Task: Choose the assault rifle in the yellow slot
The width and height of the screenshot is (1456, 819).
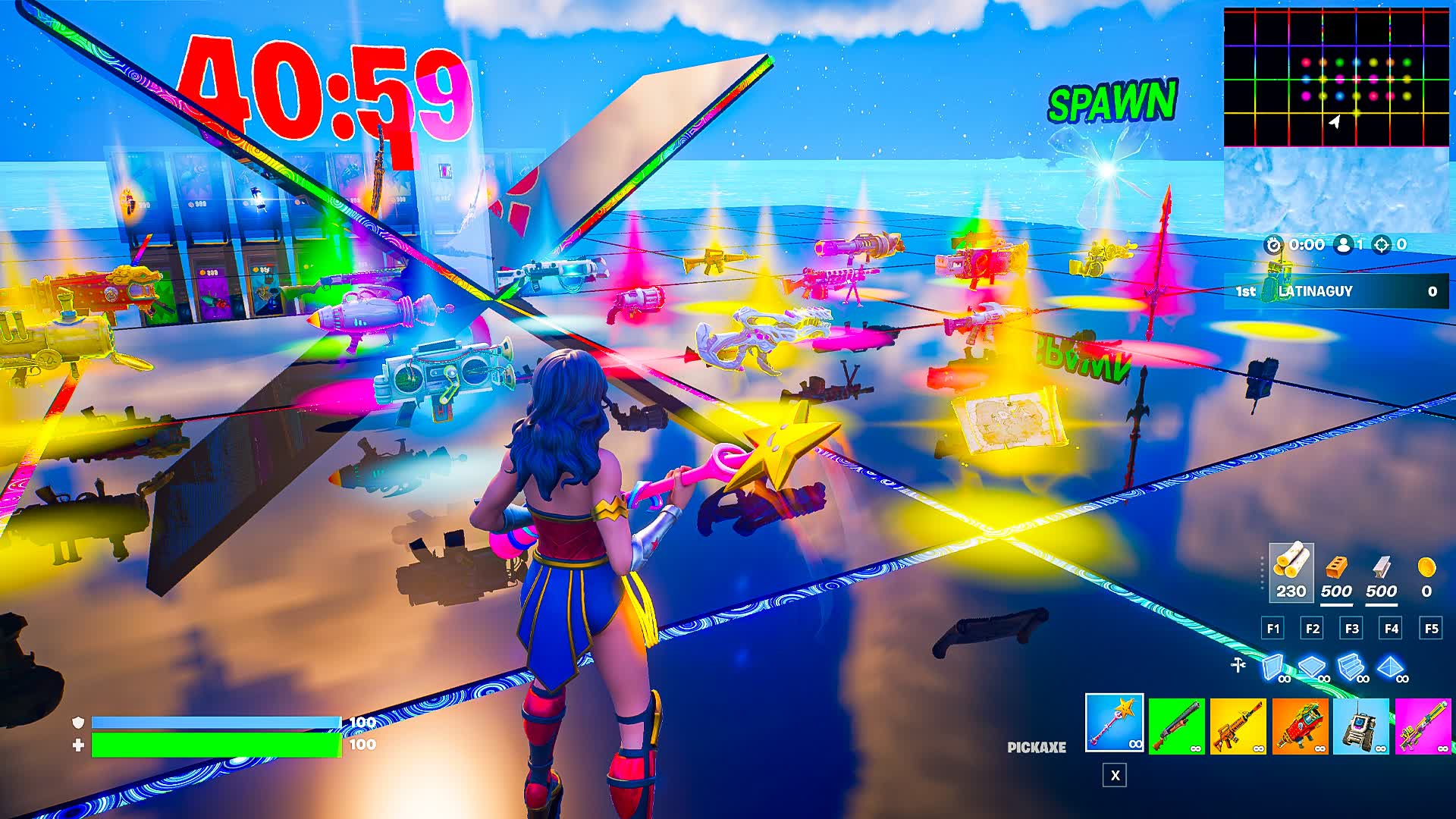Action: tap(1238, 726)
